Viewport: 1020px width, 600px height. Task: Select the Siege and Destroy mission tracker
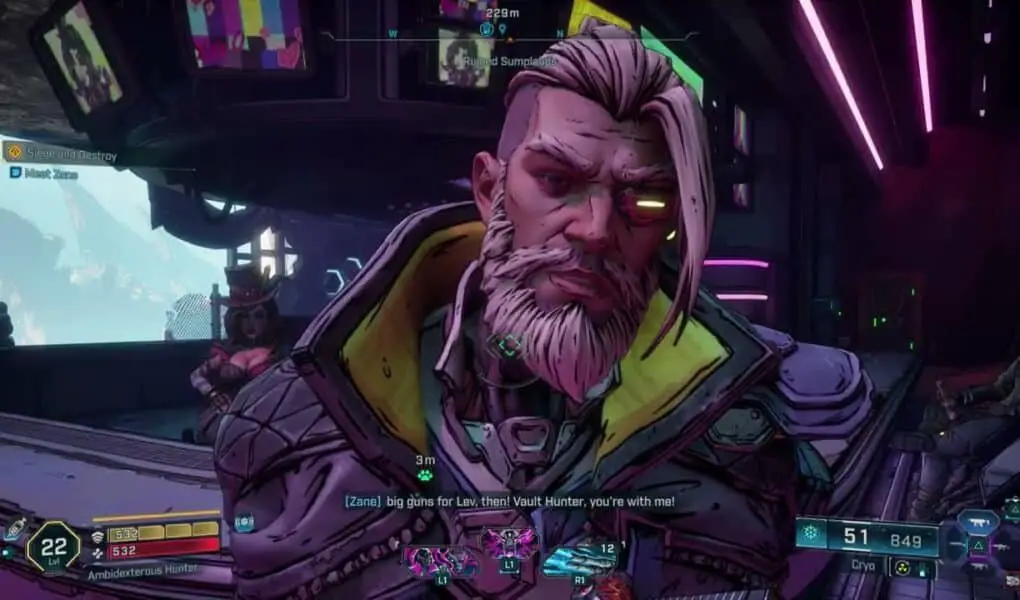62,154
